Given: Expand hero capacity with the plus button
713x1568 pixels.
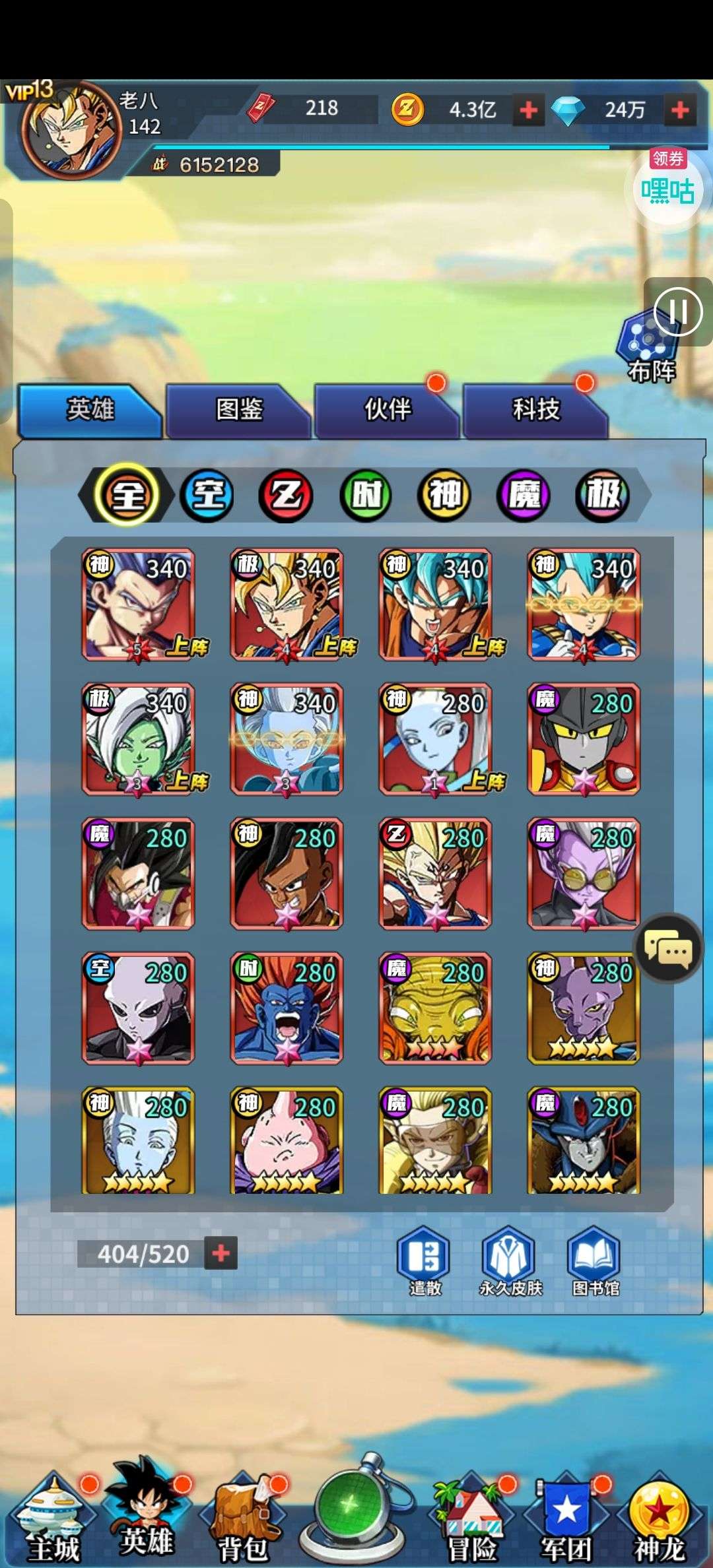Looking at the screenshot, I should pyautogui.click(x=221, y=1253).
